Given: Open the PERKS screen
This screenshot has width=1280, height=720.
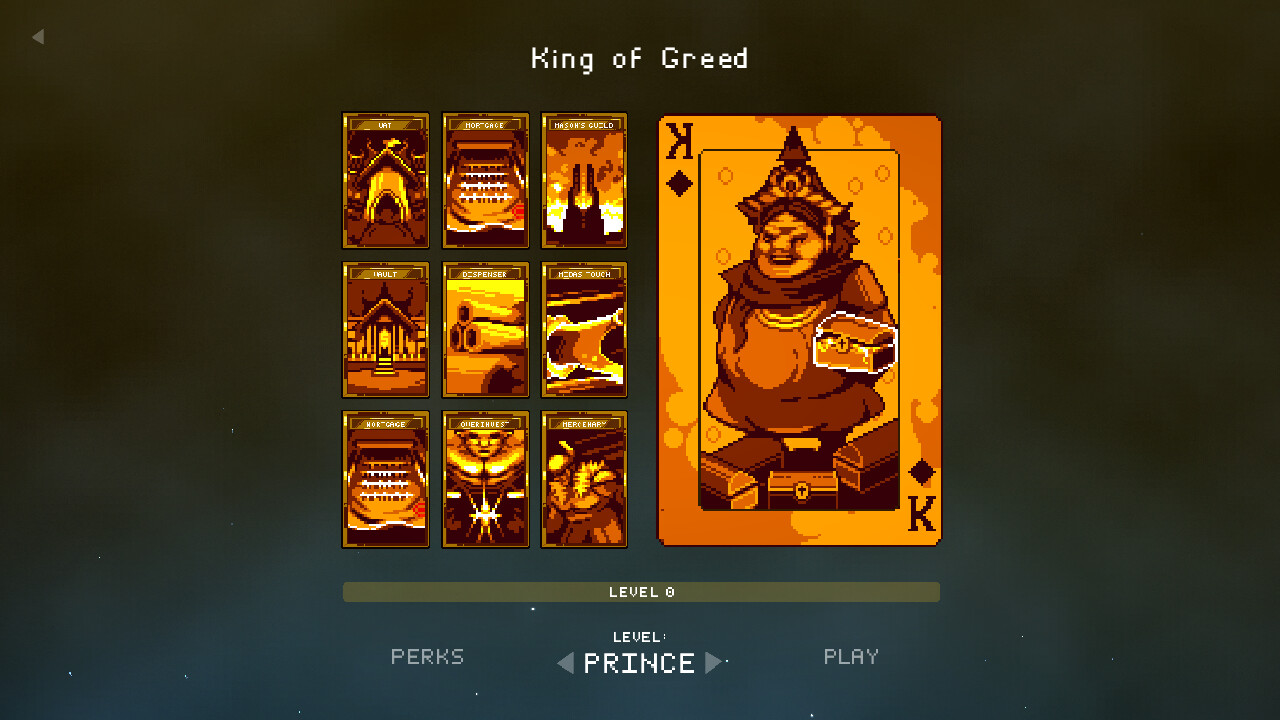Looking at the screenshot, I should tap(427, 657).
